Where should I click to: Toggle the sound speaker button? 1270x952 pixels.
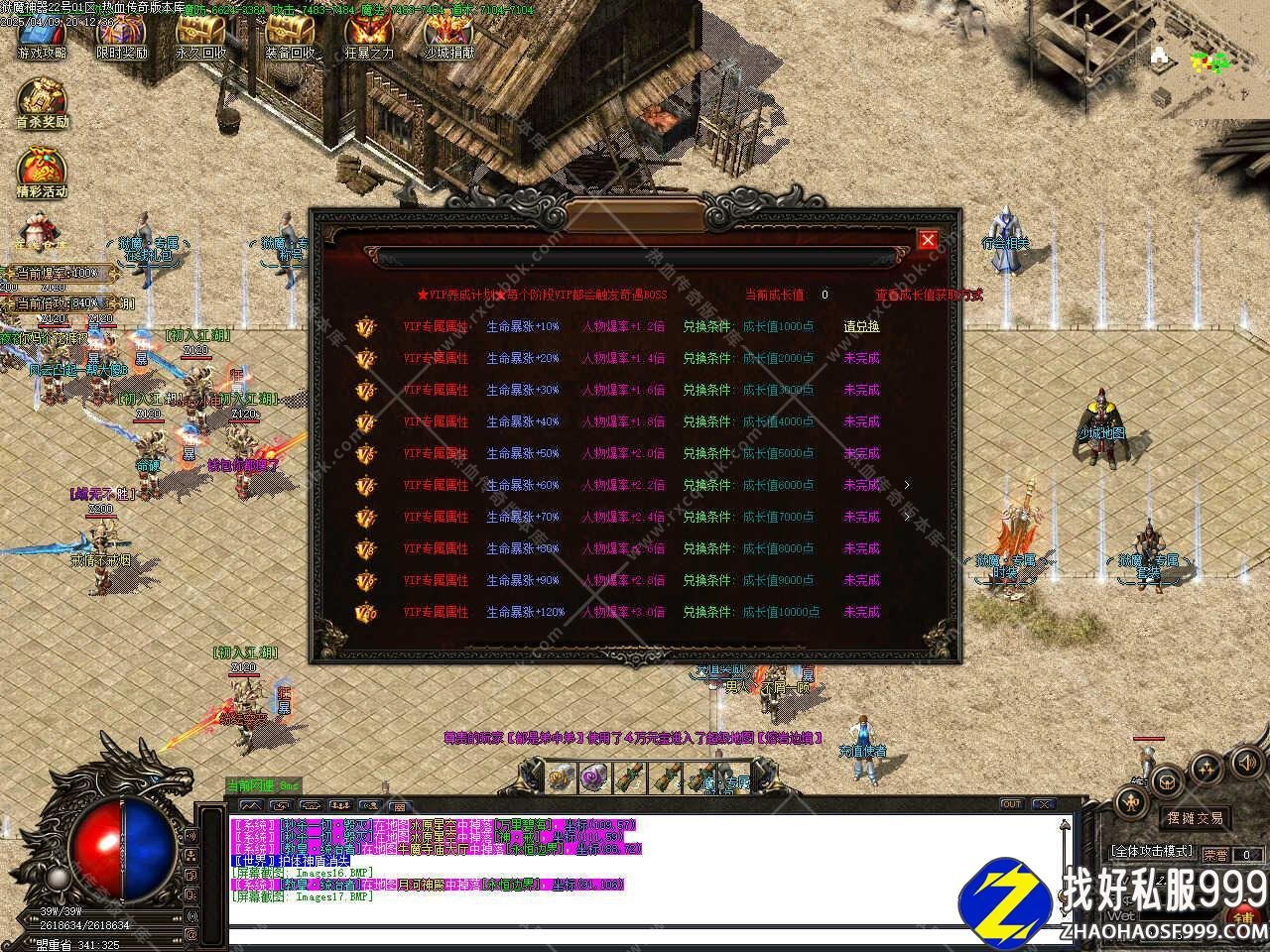coord(1245,763)
